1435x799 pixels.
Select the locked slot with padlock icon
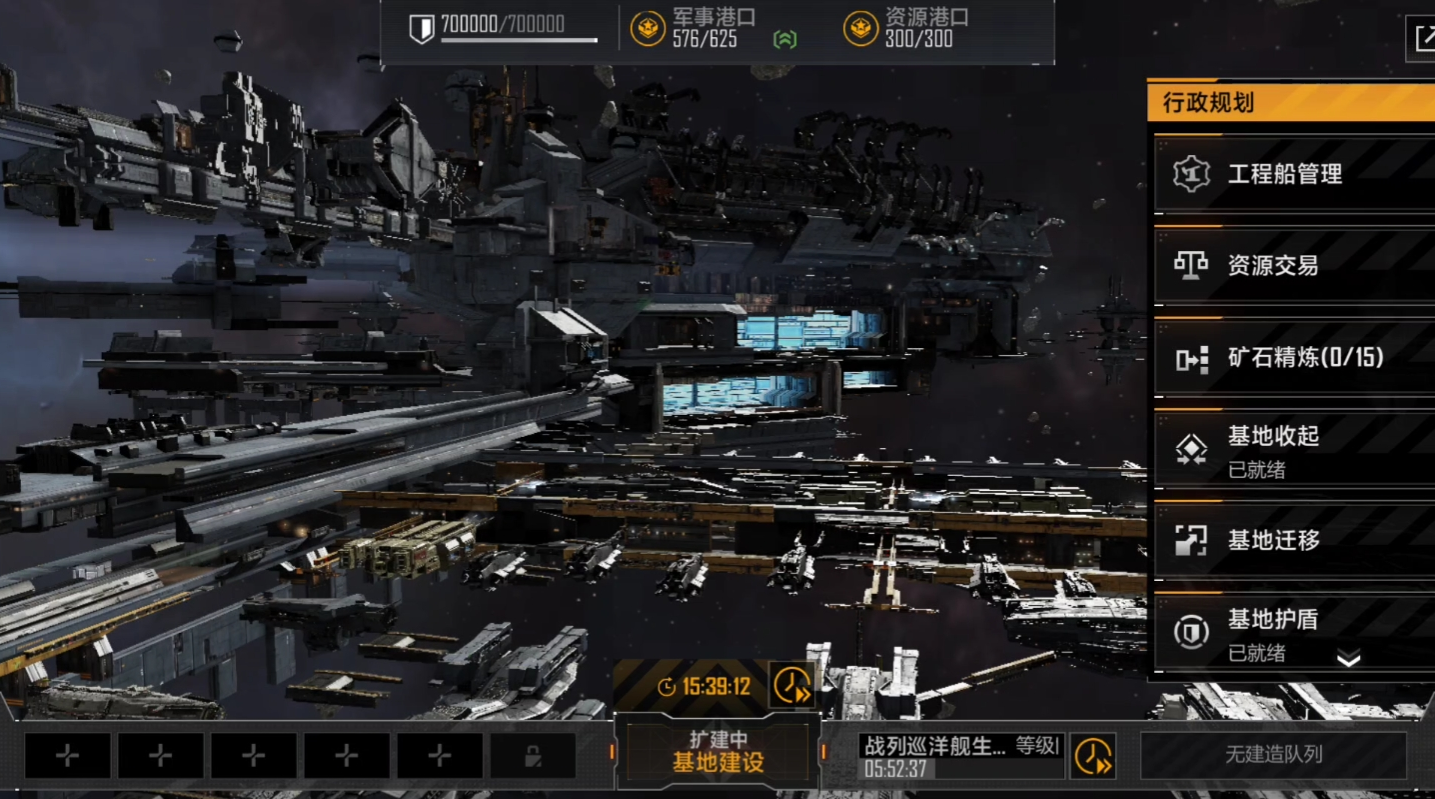pyautogui.click(x=532, y=756)
